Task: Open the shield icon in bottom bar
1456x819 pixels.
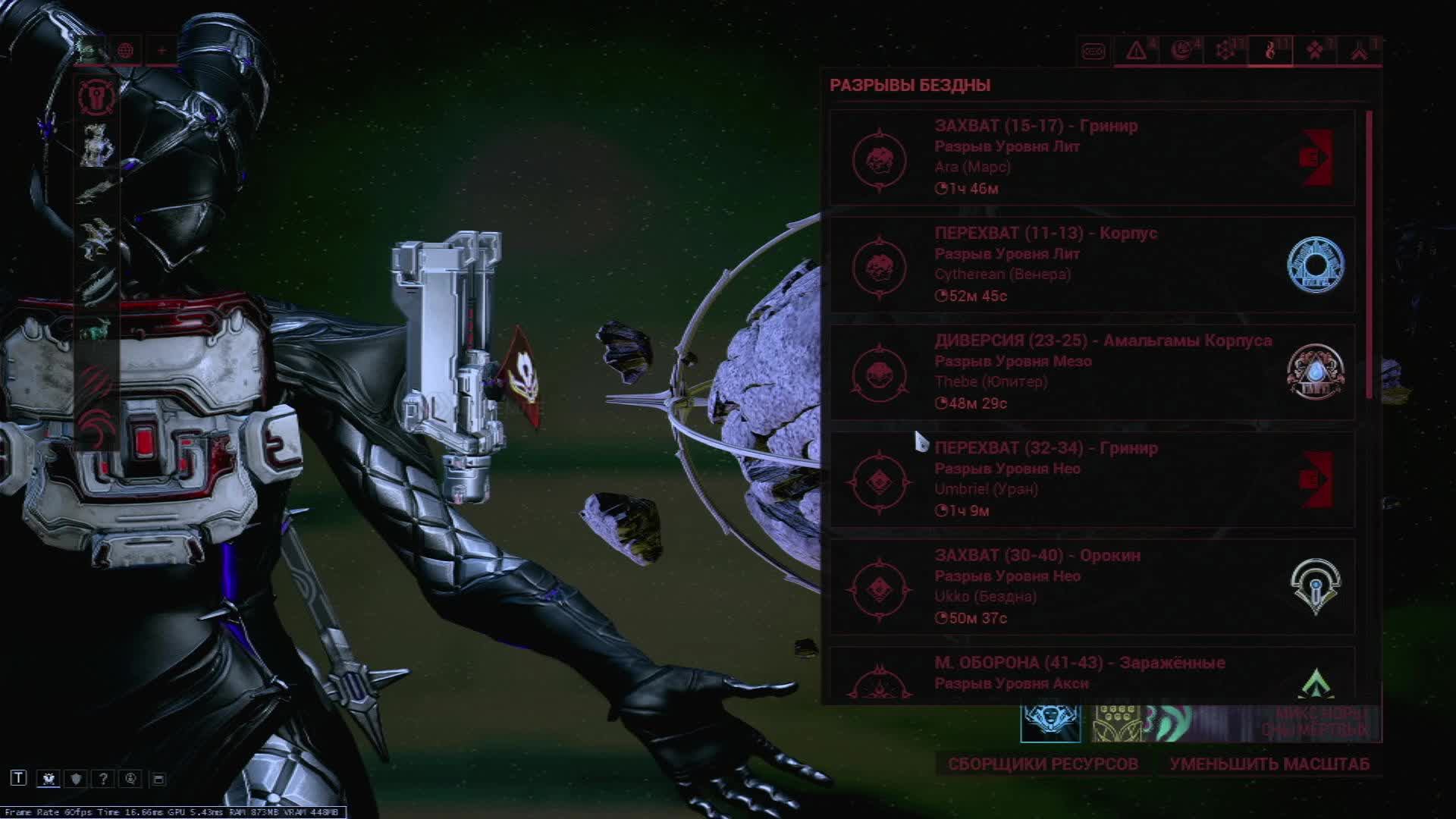Action: (76, 779)
